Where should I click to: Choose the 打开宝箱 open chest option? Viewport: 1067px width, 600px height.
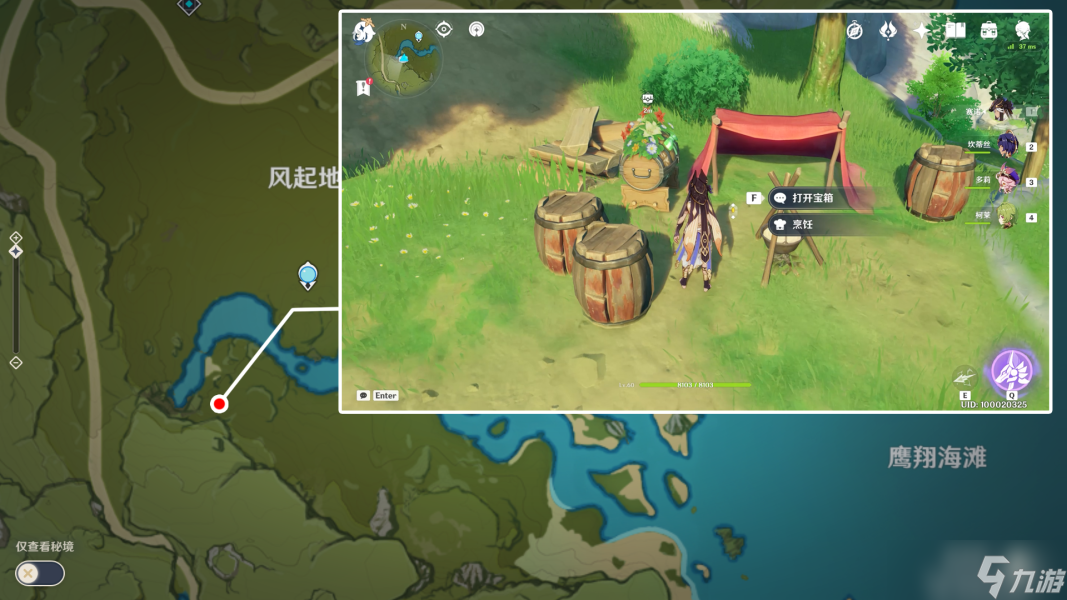(x=812, y=198)
